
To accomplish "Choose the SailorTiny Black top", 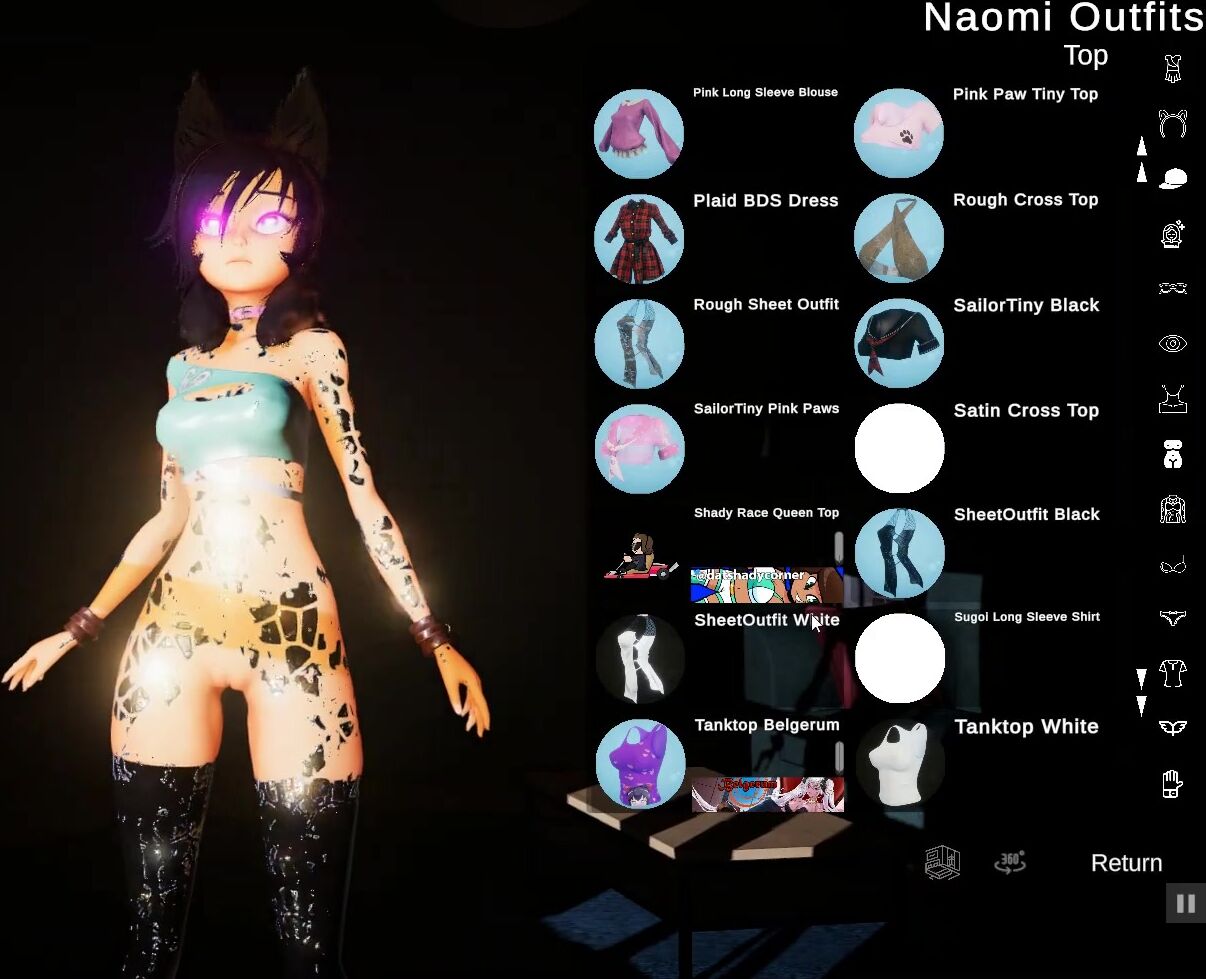I will [x=899, y=344].
